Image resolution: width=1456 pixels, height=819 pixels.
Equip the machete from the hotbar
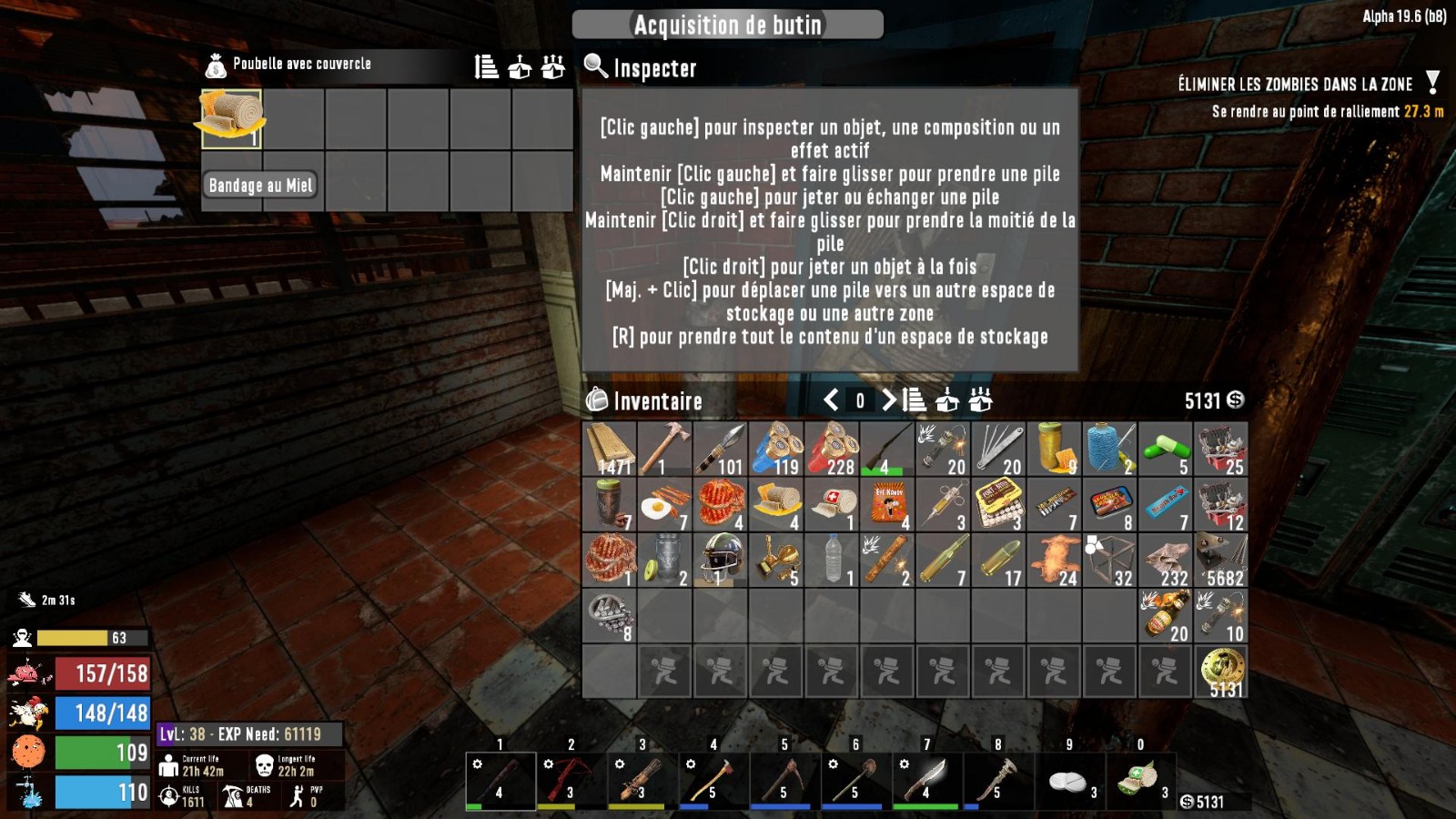pos(926,780)
